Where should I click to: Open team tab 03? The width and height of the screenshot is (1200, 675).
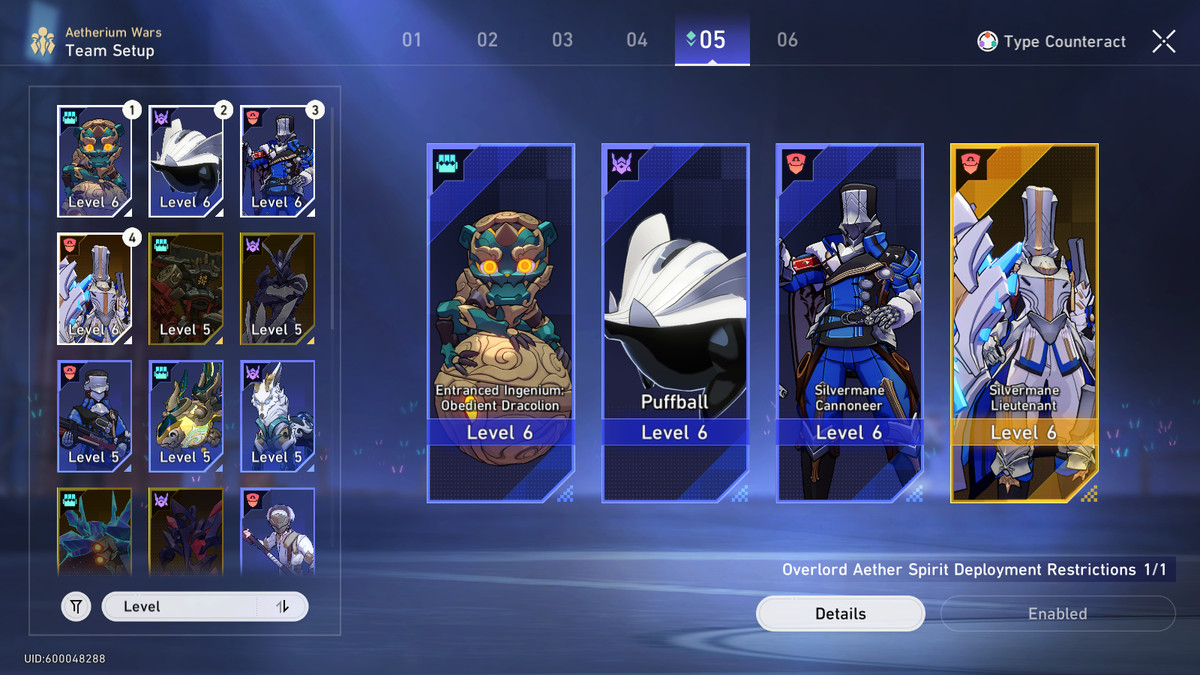[562, 40]
